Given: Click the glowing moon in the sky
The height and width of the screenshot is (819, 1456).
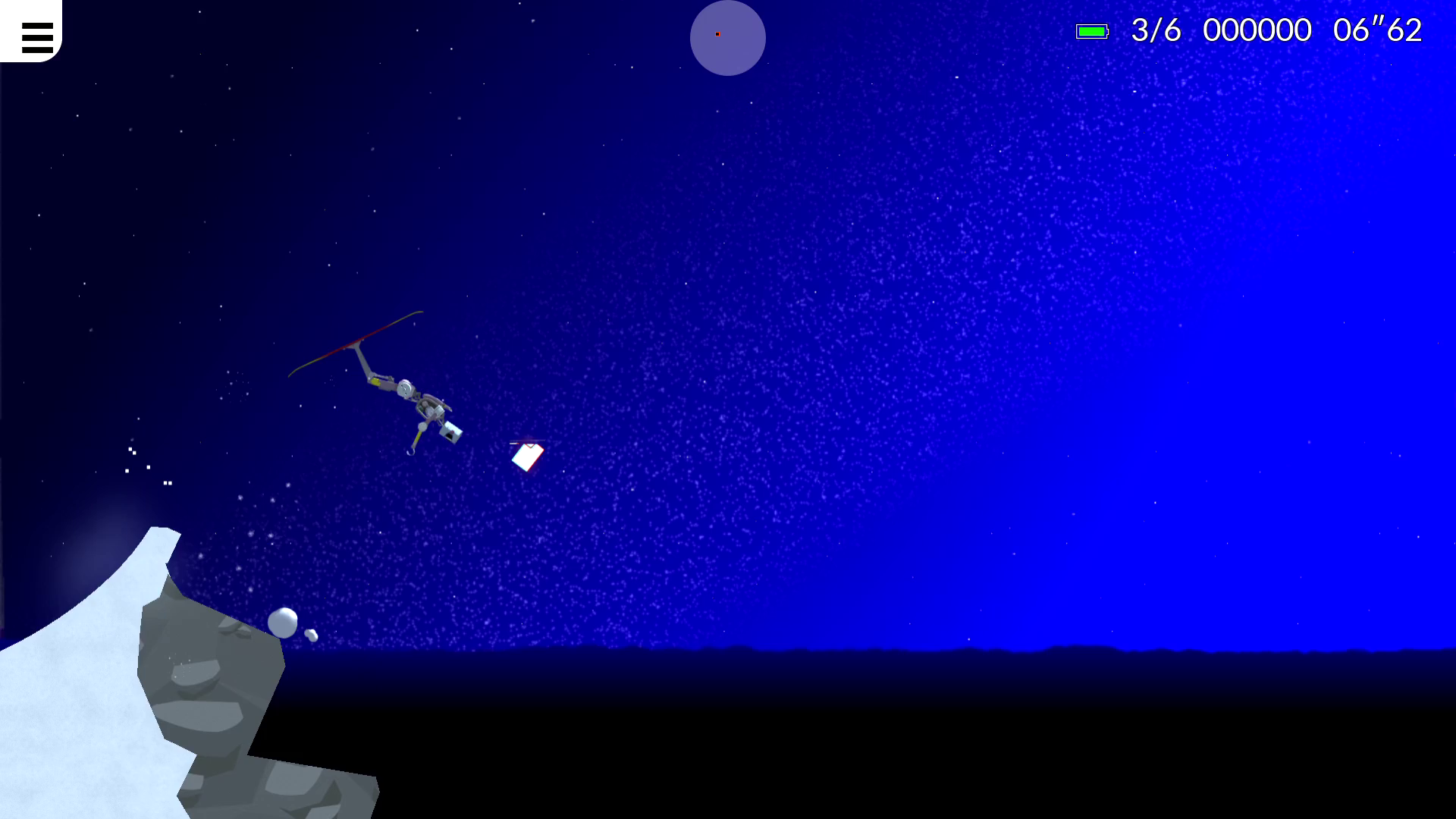Looking at the screenshot, I should [726, 38].
